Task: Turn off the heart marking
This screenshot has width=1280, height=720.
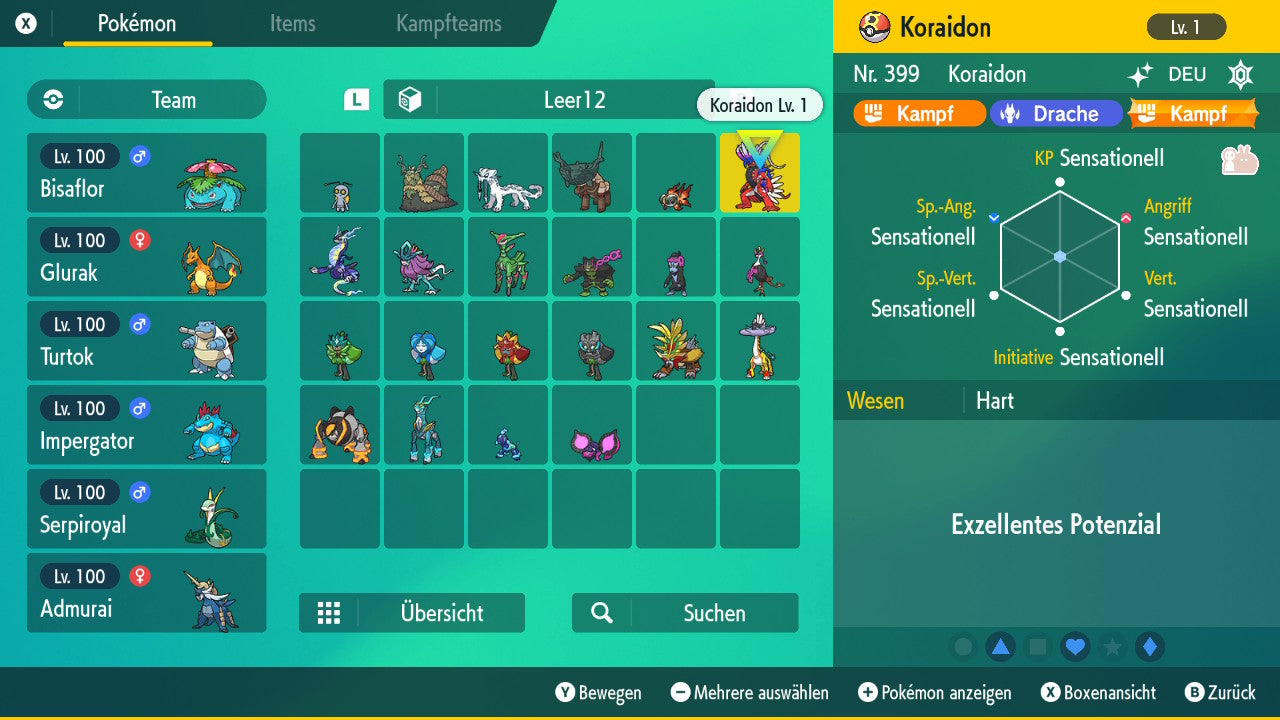Action: point(1076,646)
